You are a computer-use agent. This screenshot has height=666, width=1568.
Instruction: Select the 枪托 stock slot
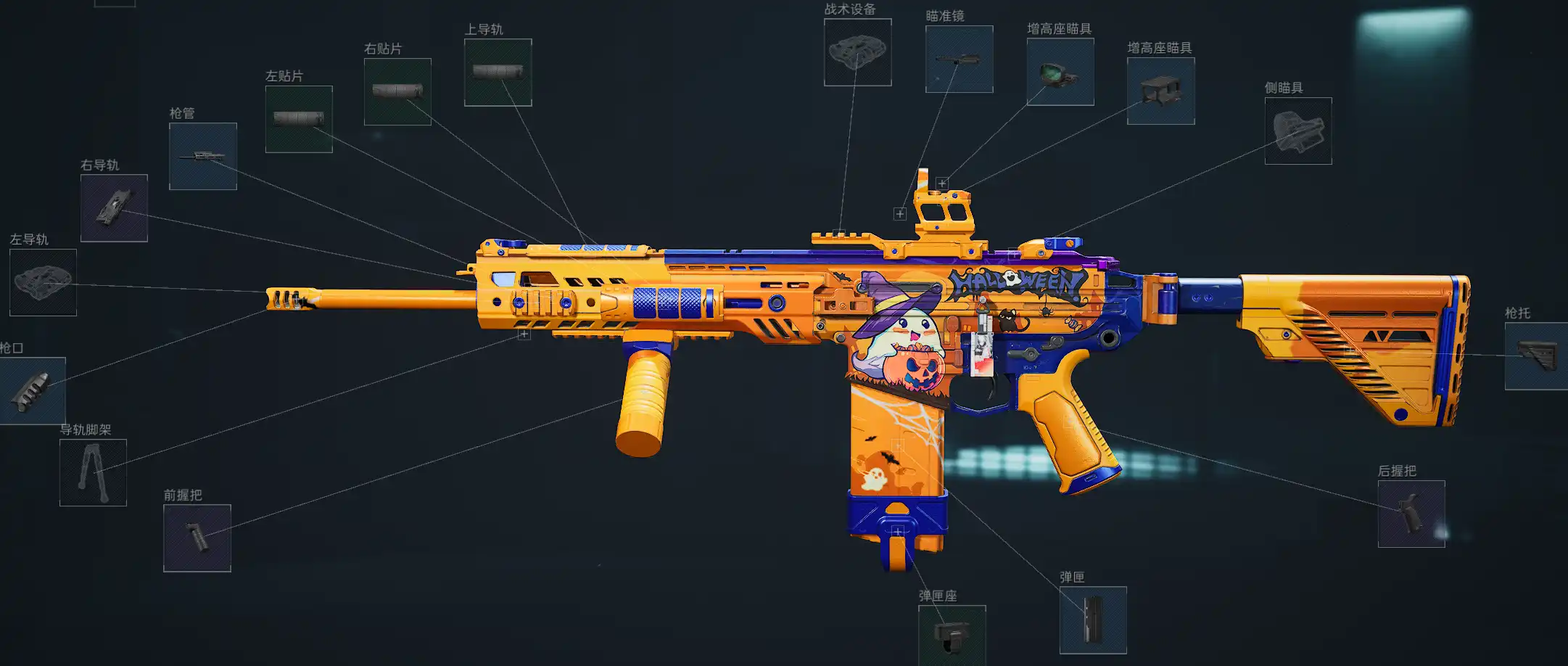(1536, 356)
